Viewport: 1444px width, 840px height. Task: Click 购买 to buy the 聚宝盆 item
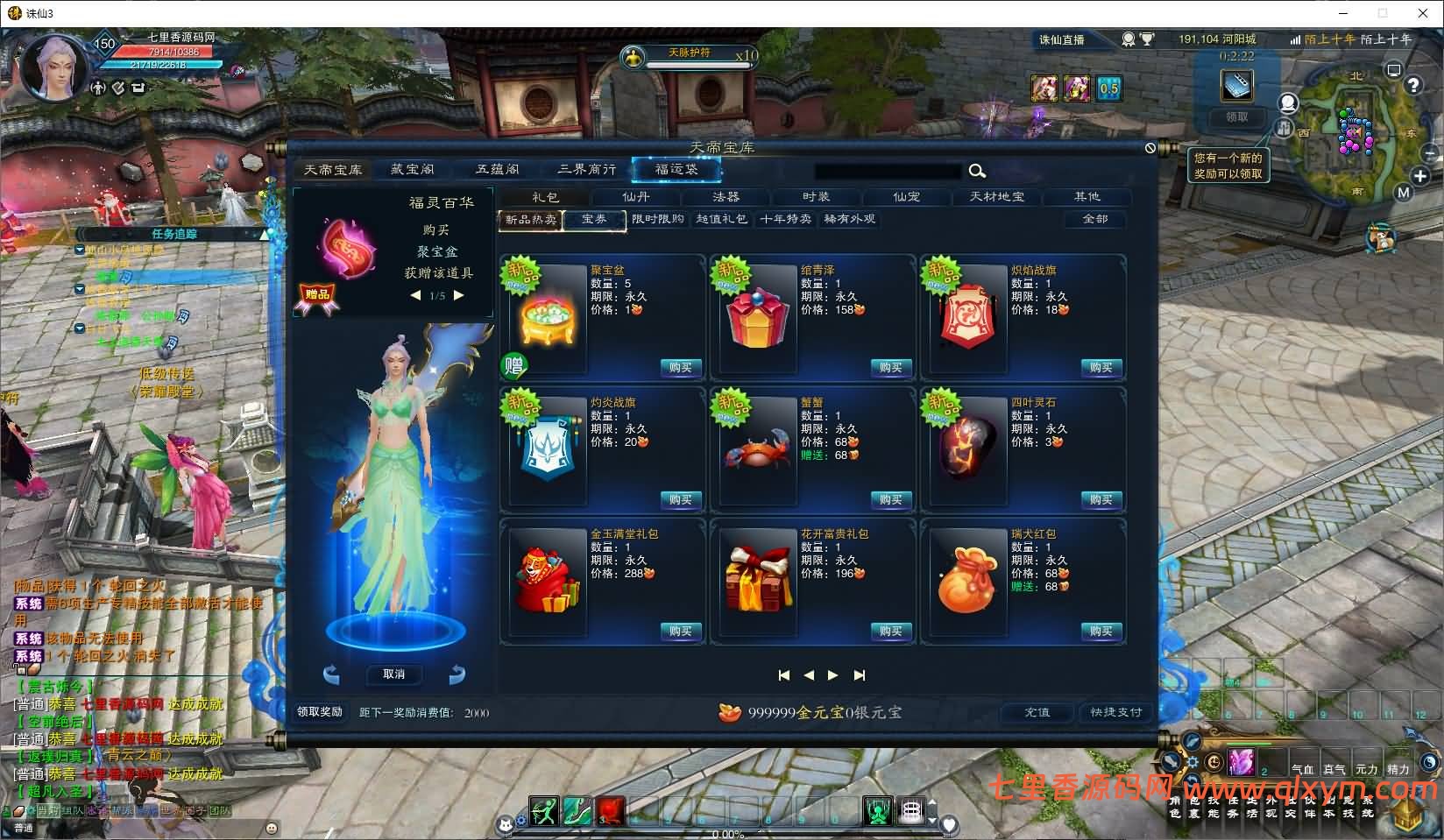pos(680,368)
